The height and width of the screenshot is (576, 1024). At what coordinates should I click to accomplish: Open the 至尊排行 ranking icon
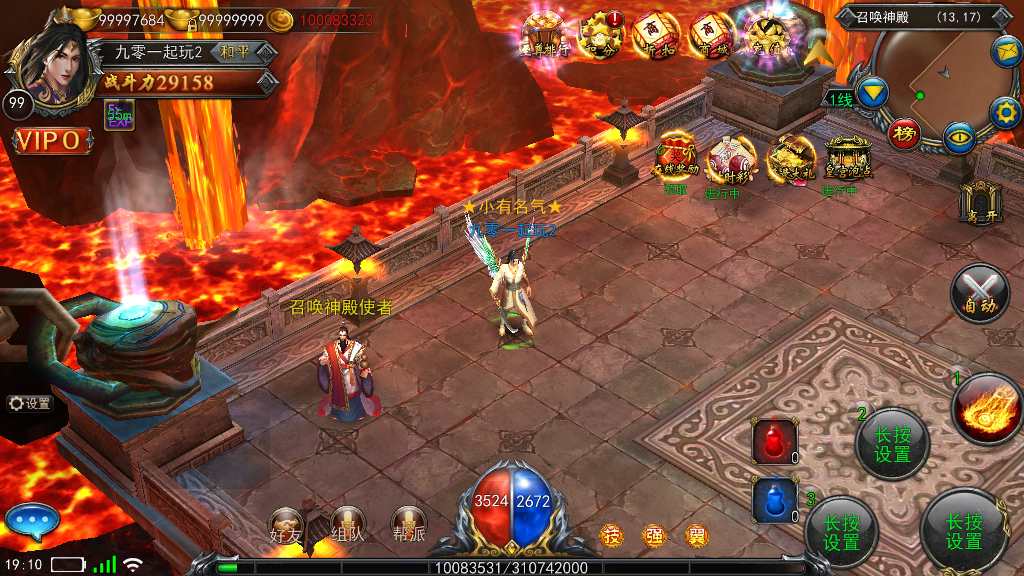click(x=547, y=34)
